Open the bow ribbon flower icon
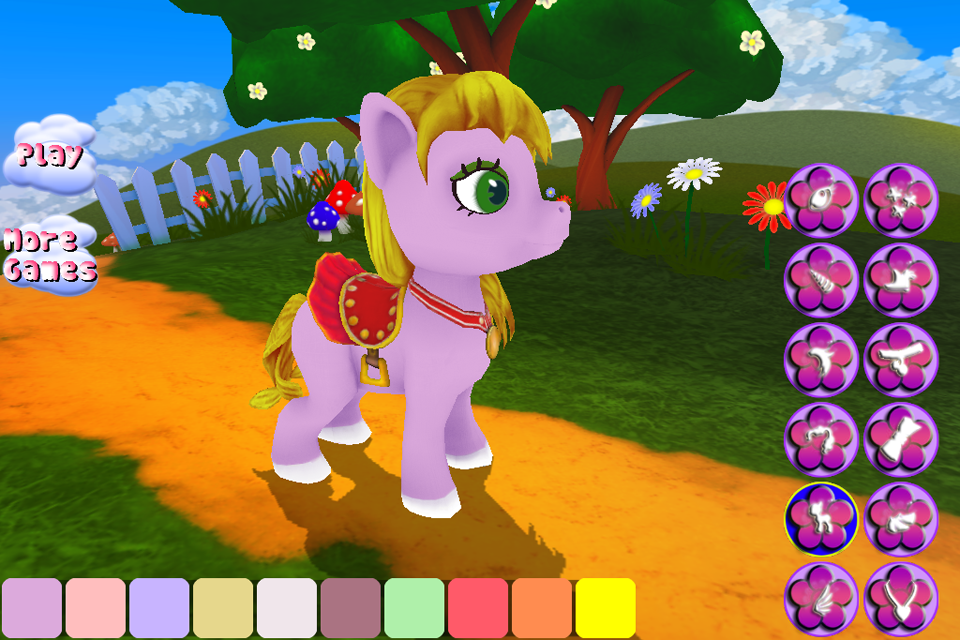Screen dimensions: 960x640 tap(901, 440)
